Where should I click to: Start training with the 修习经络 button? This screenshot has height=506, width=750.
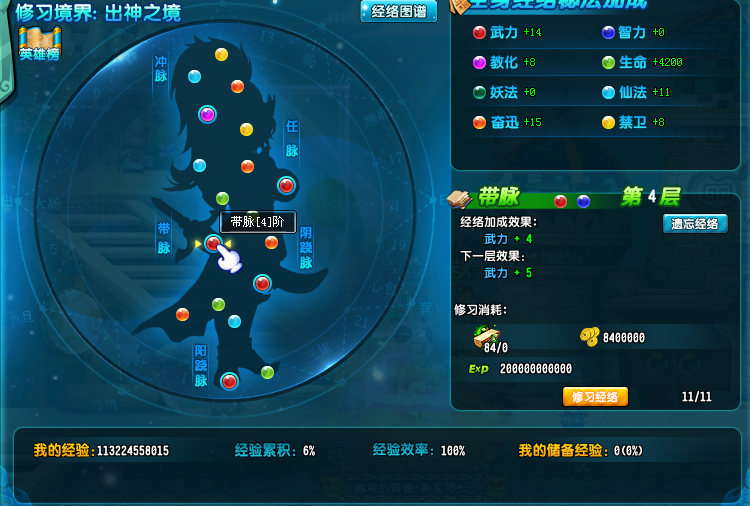595,397
